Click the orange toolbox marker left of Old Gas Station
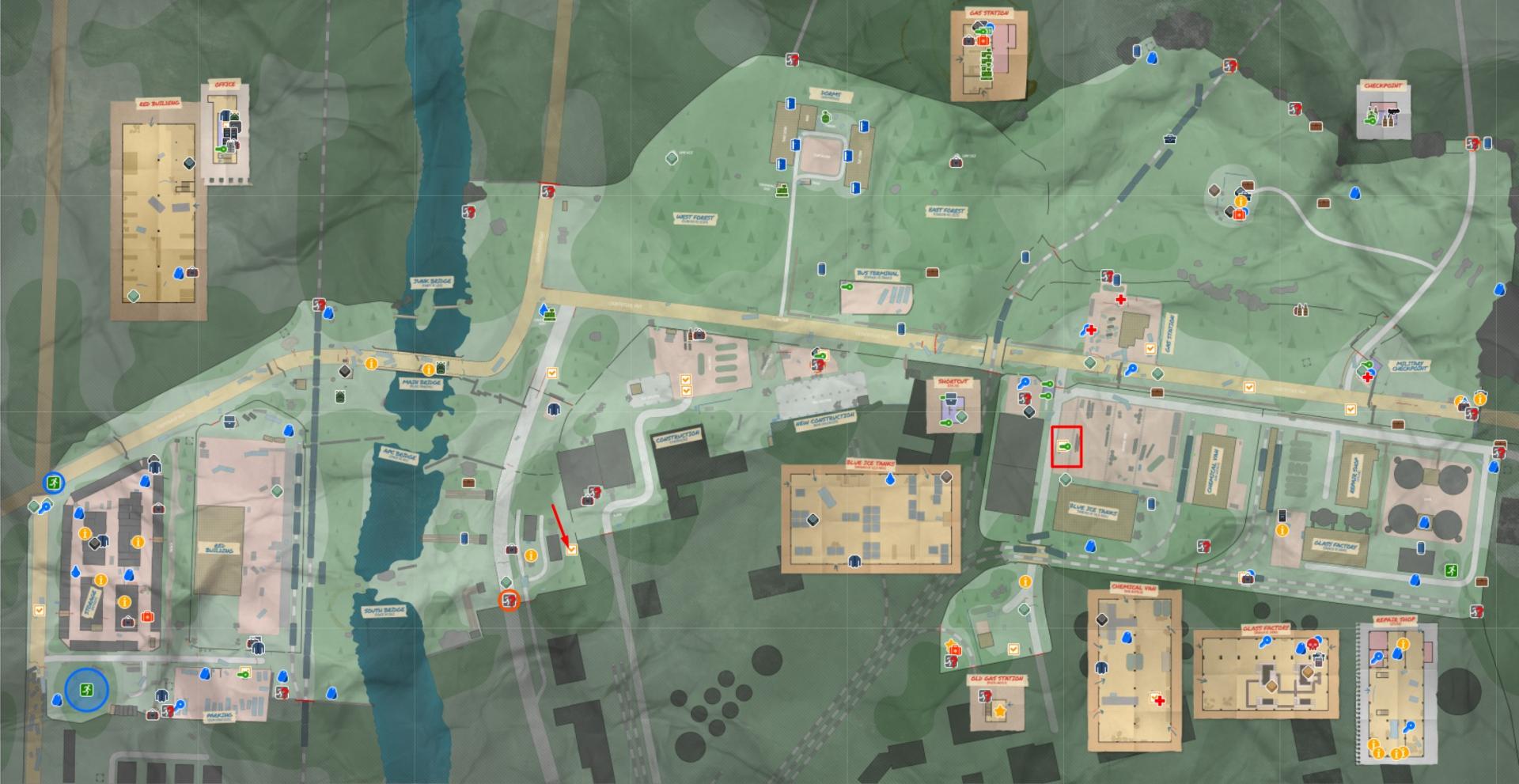This screenshot has height=784, width=1519. click(956, 650)
